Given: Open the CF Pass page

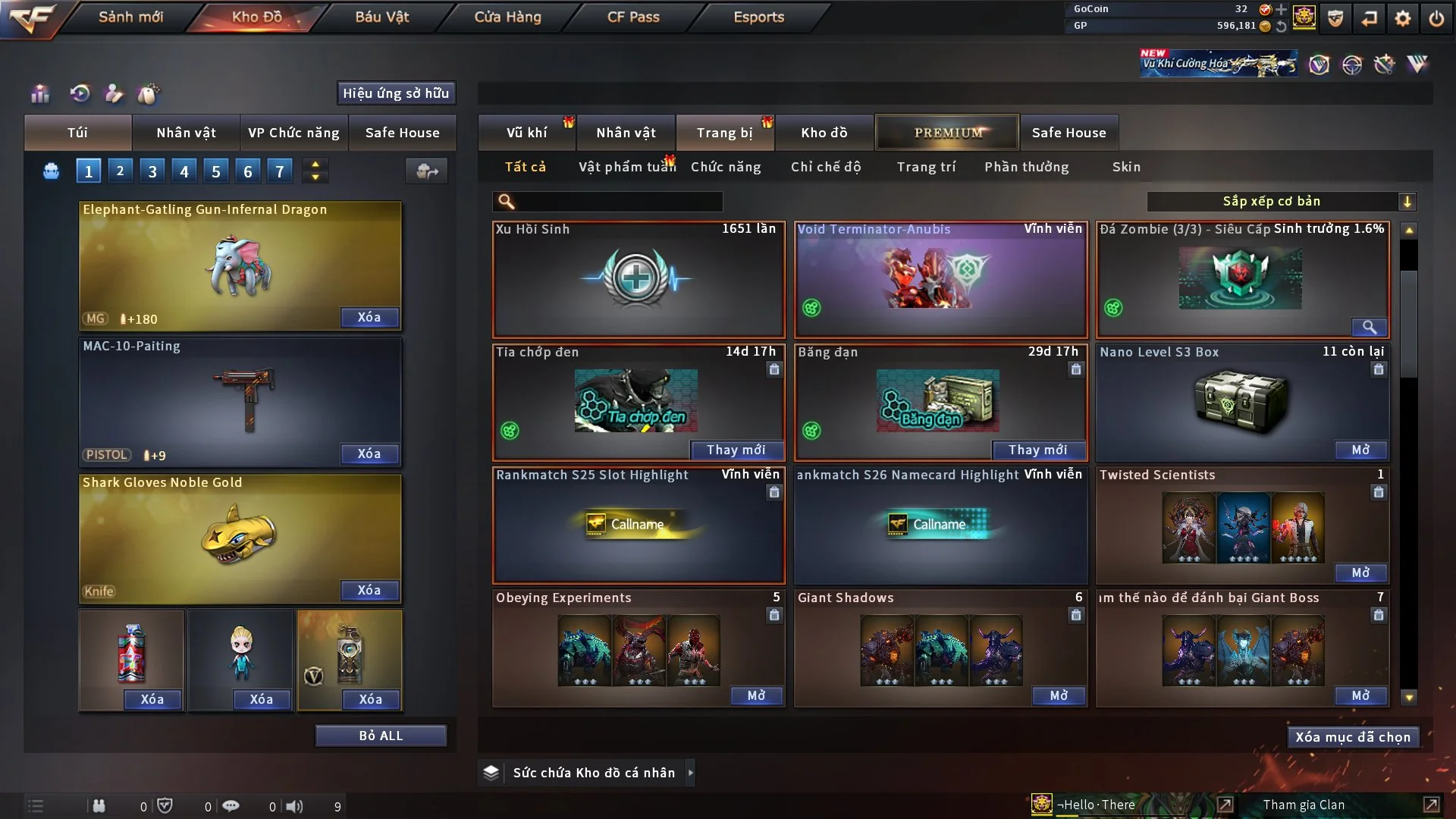Looking at the screenshot, I should pyautogui.click(x=633, y=17).
